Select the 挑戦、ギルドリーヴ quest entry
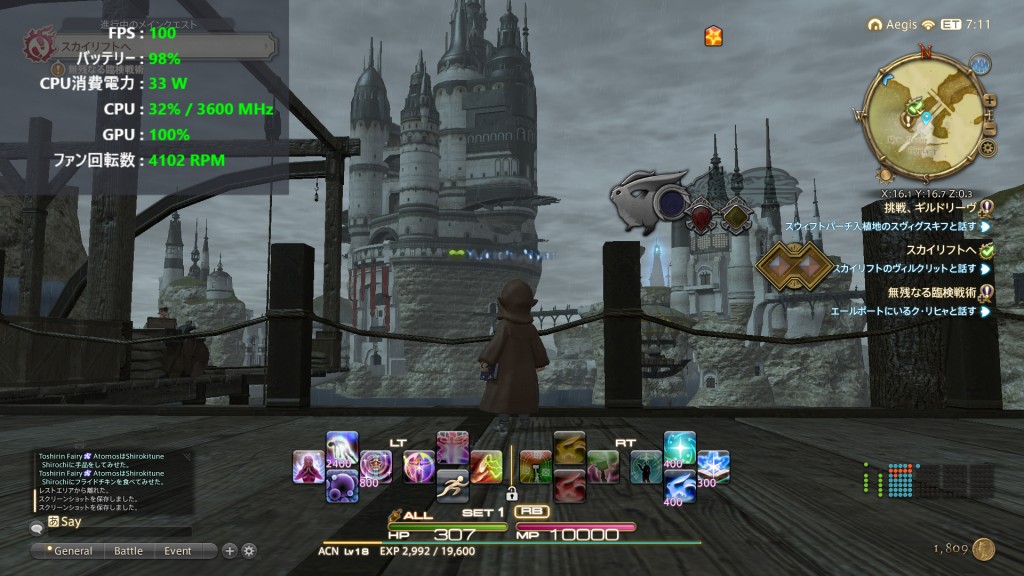The height and width of the screenshot is (576, 1024). pyautogui.click(x=926, y=207)
